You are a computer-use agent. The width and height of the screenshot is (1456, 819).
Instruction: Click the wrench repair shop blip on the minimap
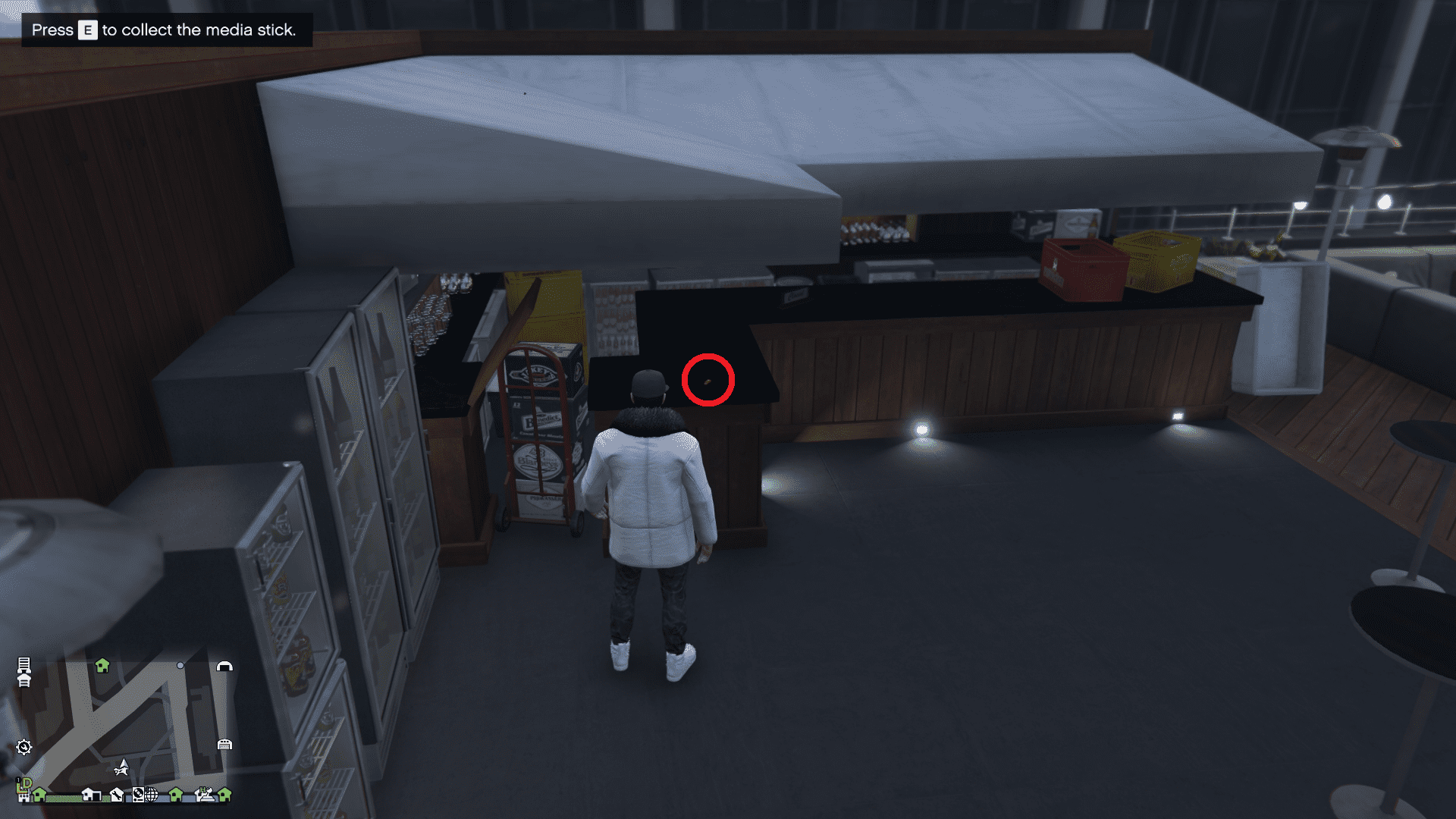pos(118,795)
